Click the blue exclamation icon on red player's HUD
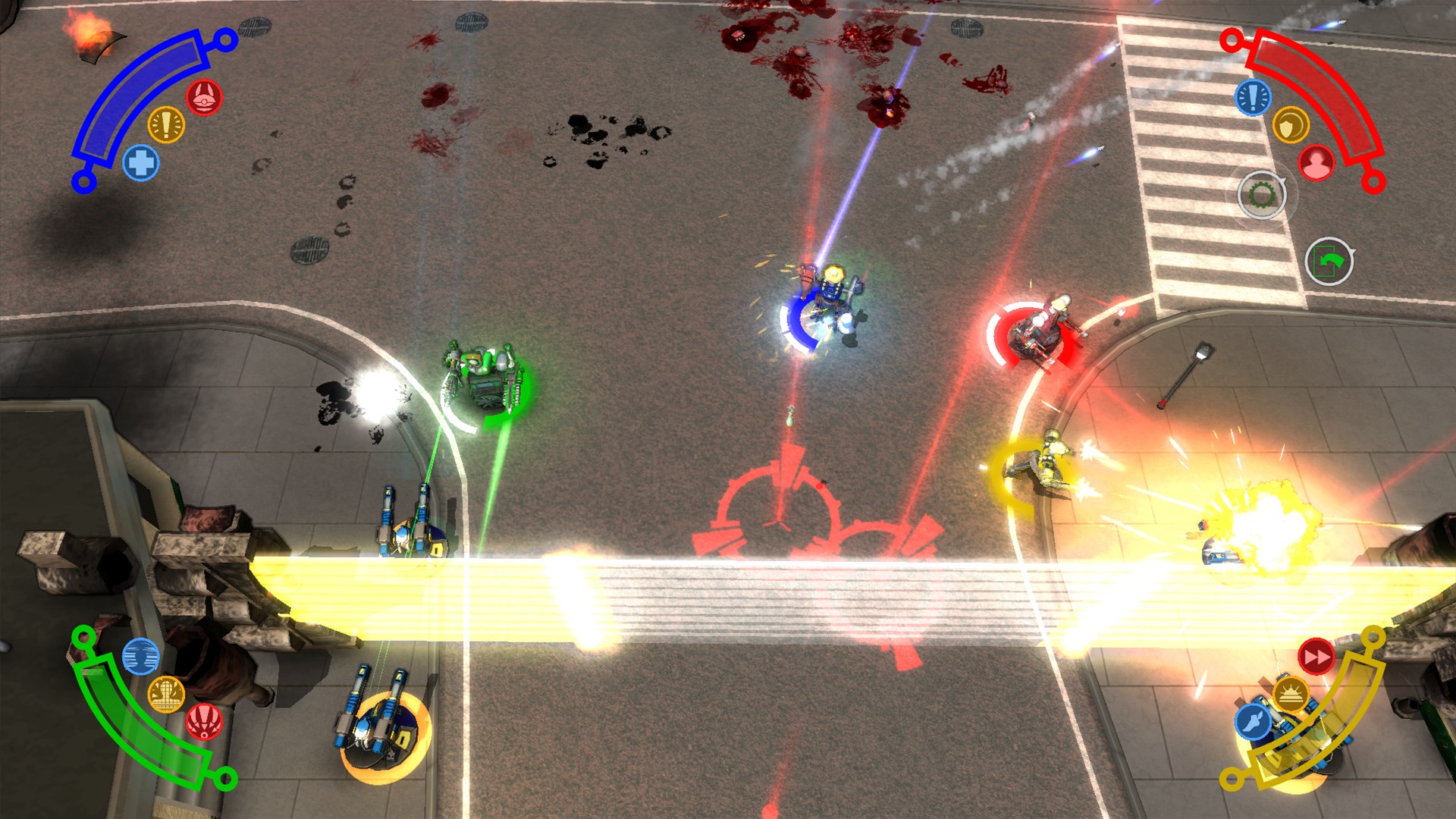Image resolution: width=1456 pixels, height=819 pixels. 1252,99
